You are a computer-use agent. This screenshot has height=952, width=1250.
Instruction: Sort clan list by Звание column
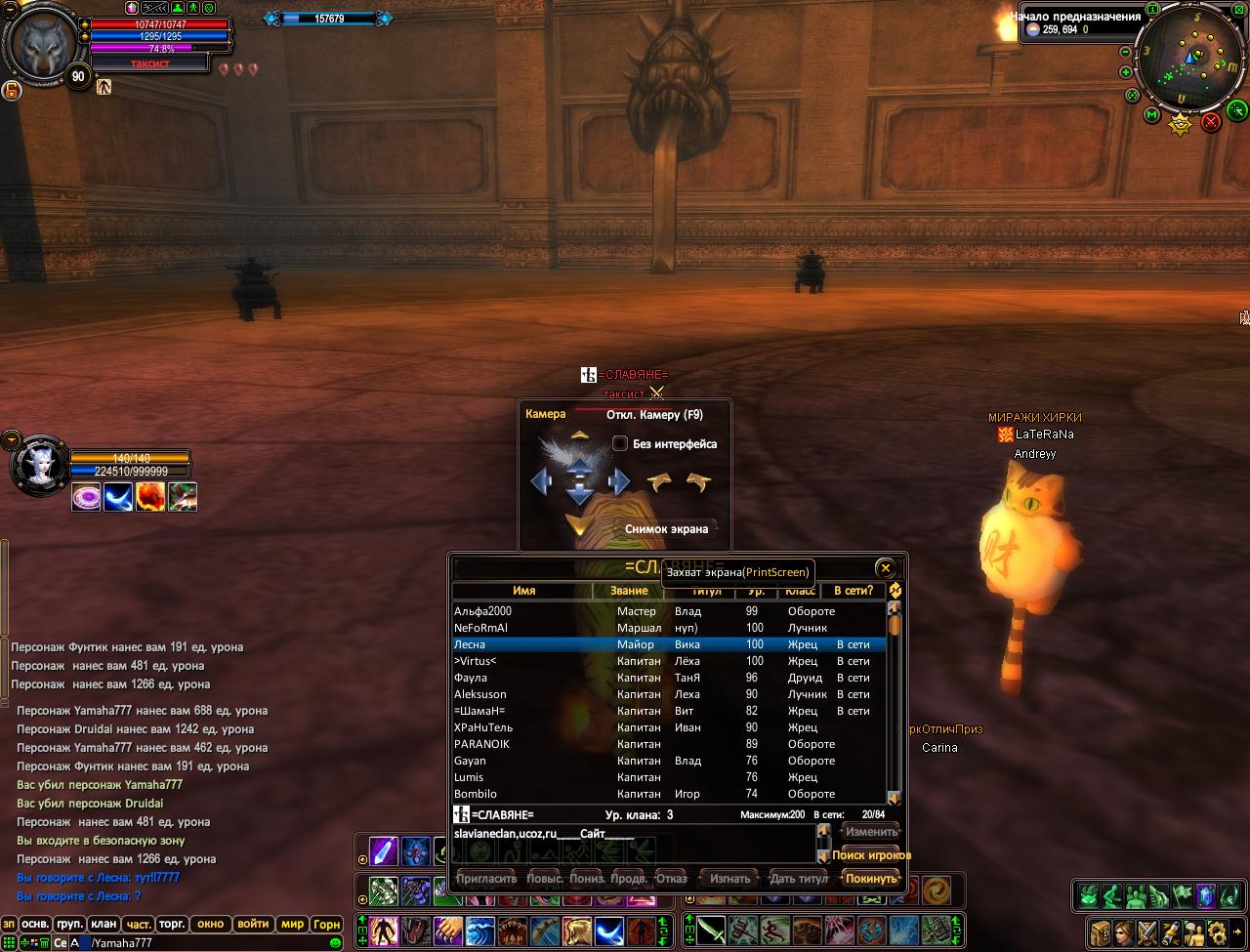point(629,591)
